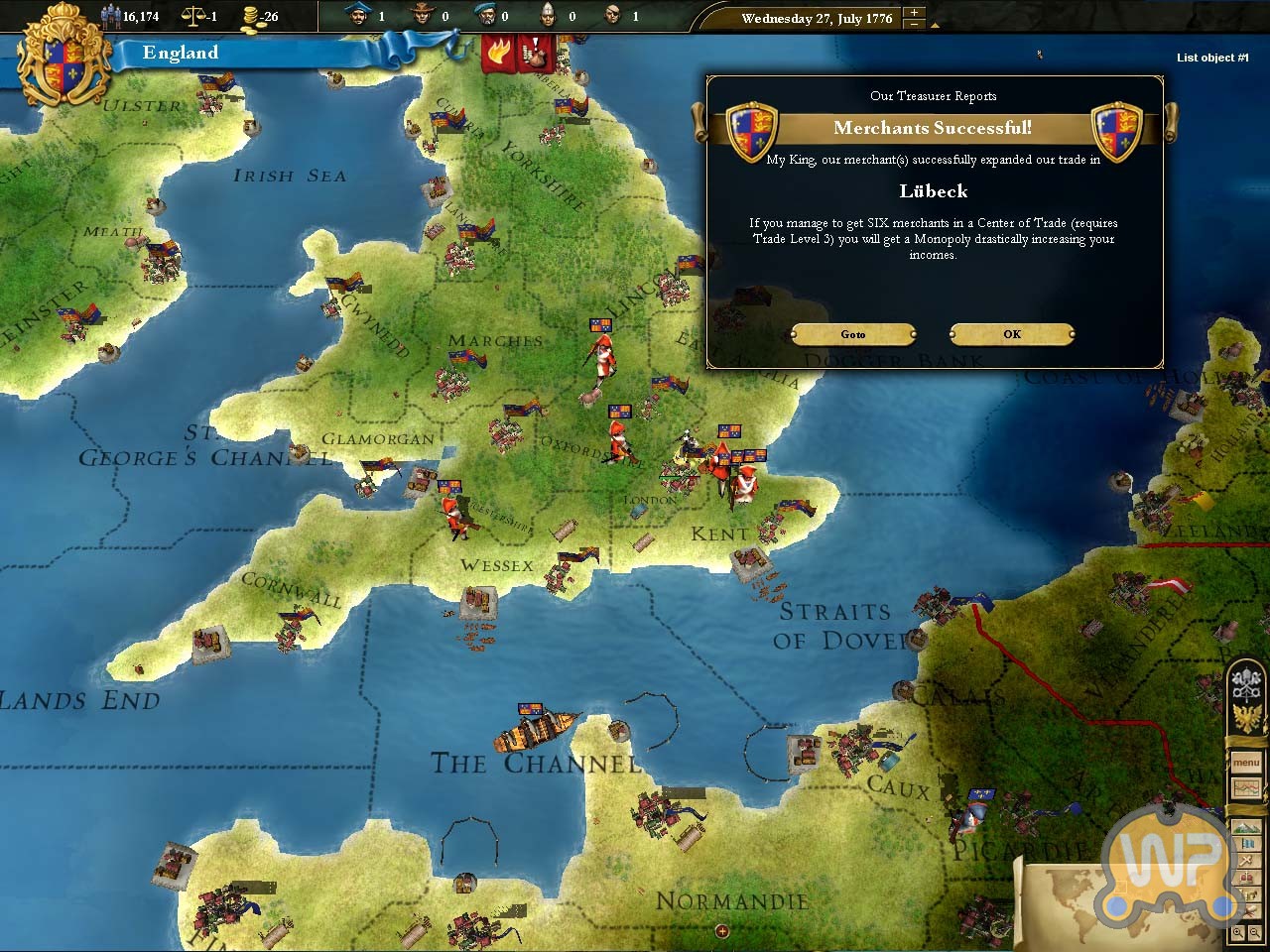Open the red exclamation alert flag
Screen dimensions: 1270x952
point(534,53)
